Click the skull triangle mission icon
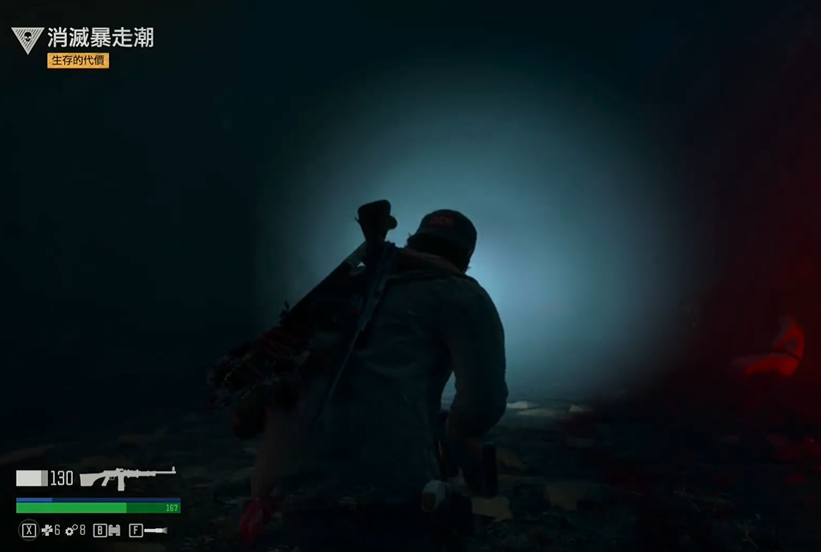 pyautogui.click(x=27, y=40)
